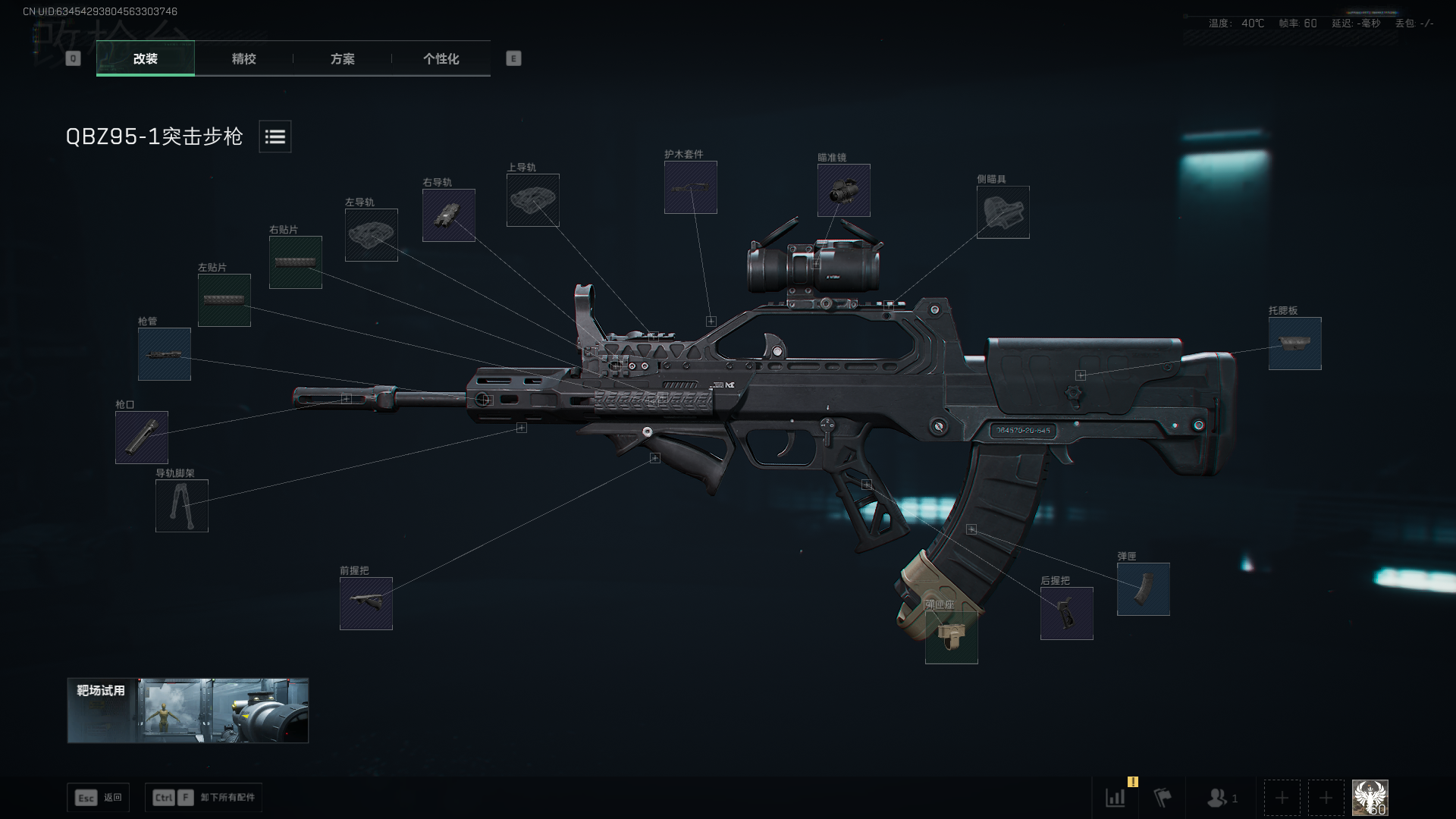Image resolution: width=1456 pixels, height=819 pixels.
Task: Select the 前握把 foregrip slot
Action: click(x=366, y=604)
